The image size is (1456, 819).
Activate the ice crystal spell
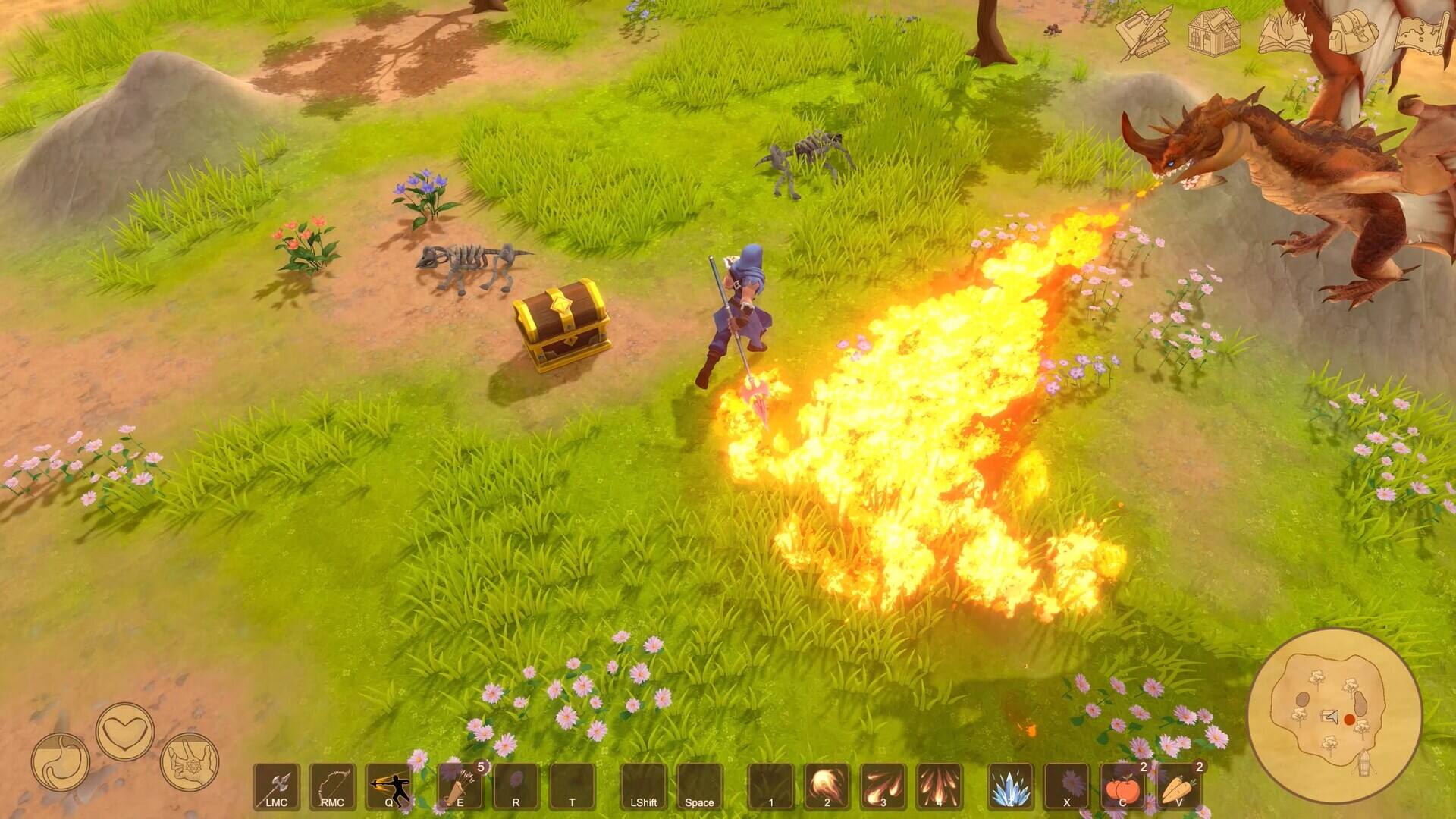[1010, 786]
